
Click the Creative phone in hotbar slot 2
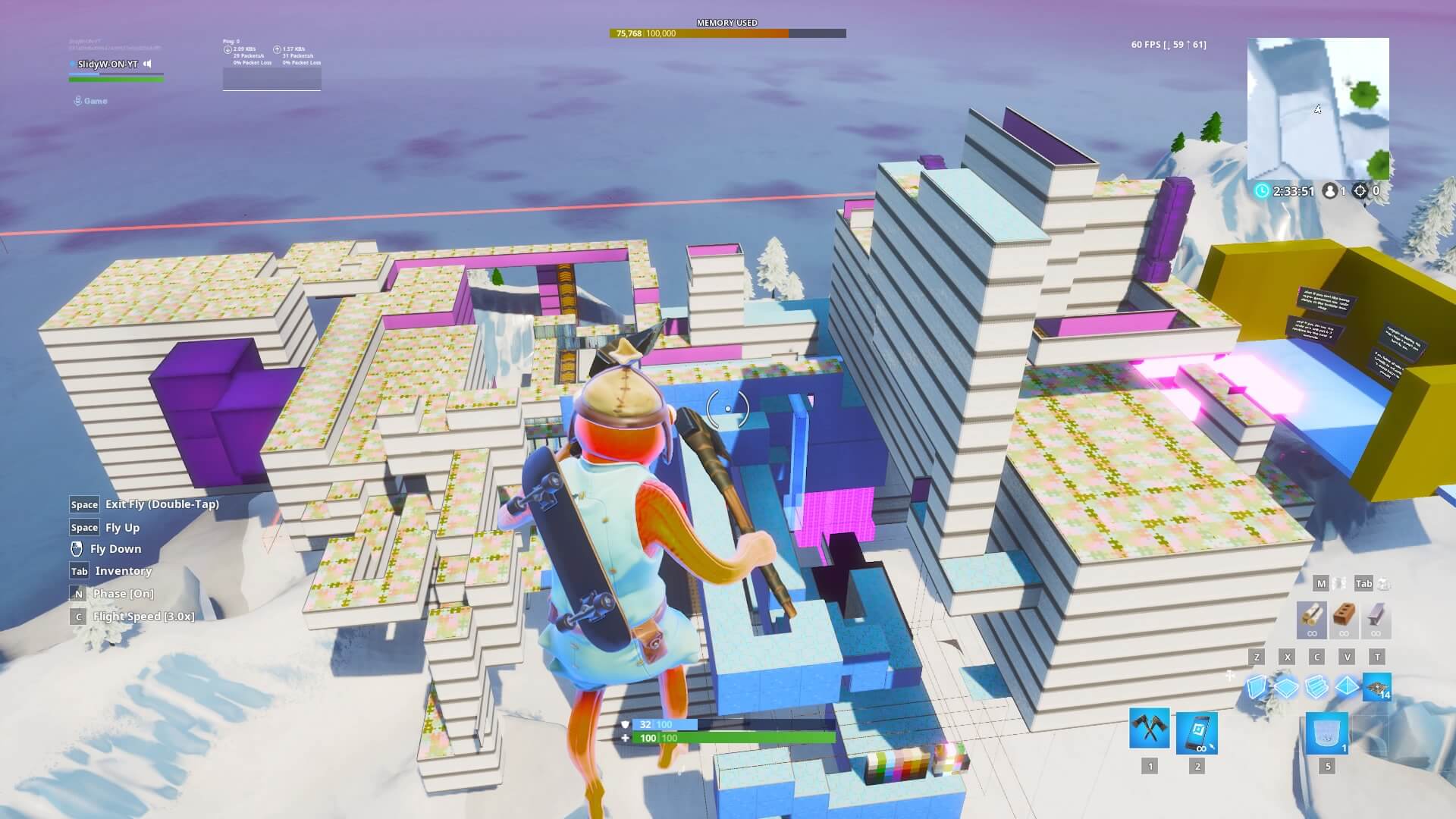[1197, 733]
